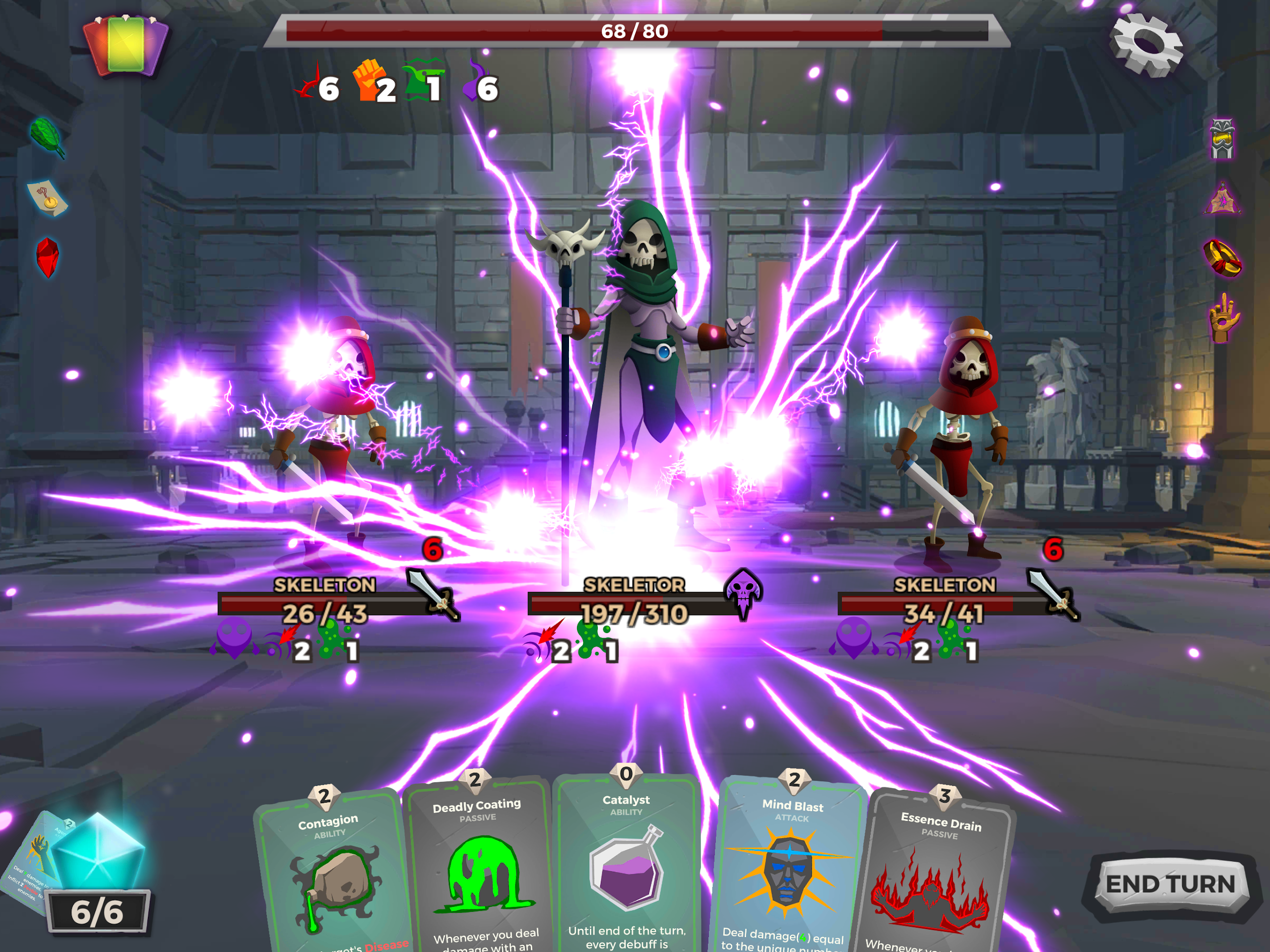View the stone totem idol relic
The width and height of the screenshot is (1270, 952).
(1222, 139)
